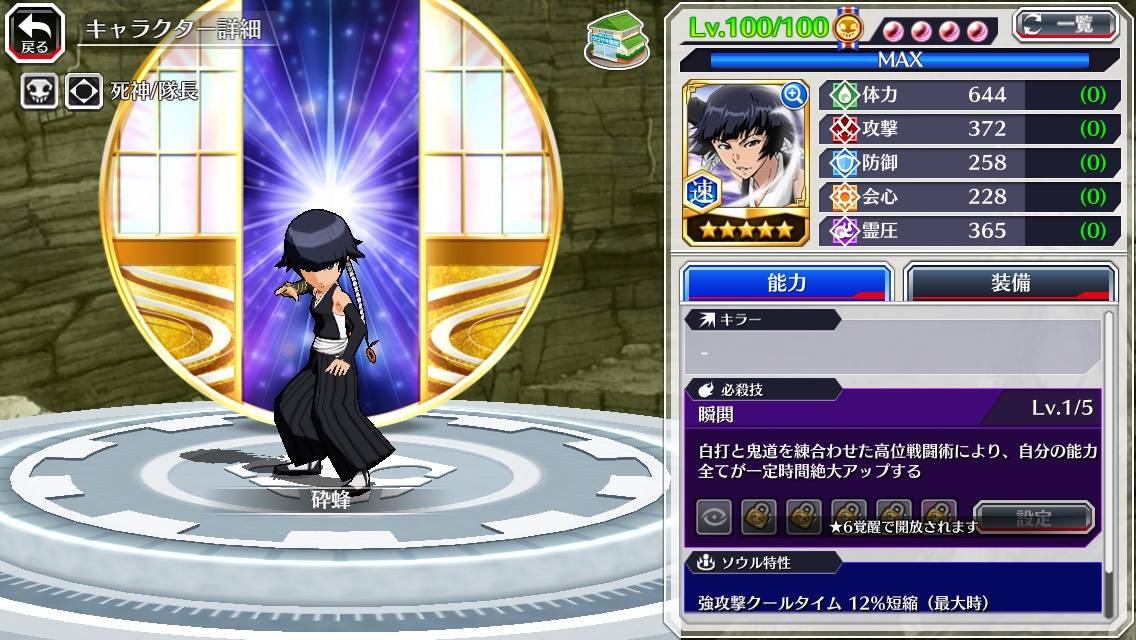This screenshot has height=640, width=1136.
Task: Select the skull affiliation icon
Action: point(39,91)
